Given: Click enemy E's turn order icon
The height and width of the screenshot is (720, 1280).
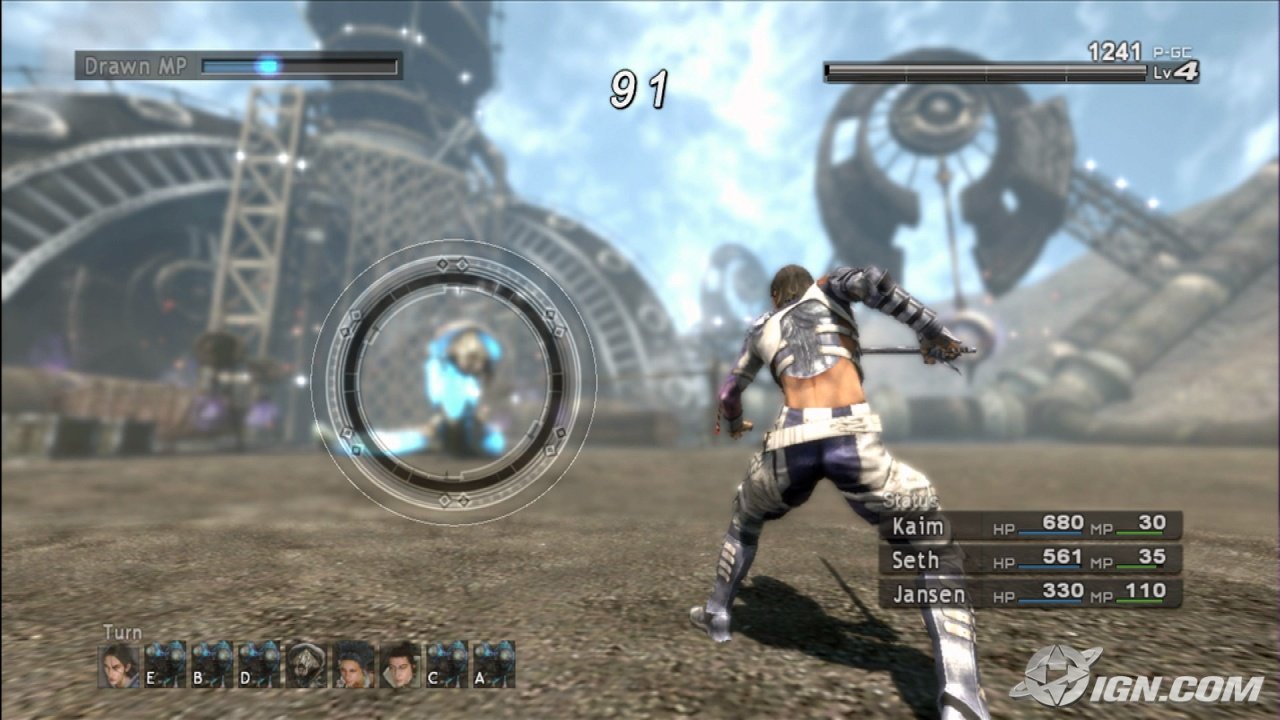Looking at the screenshot, I should coord(165,664).
